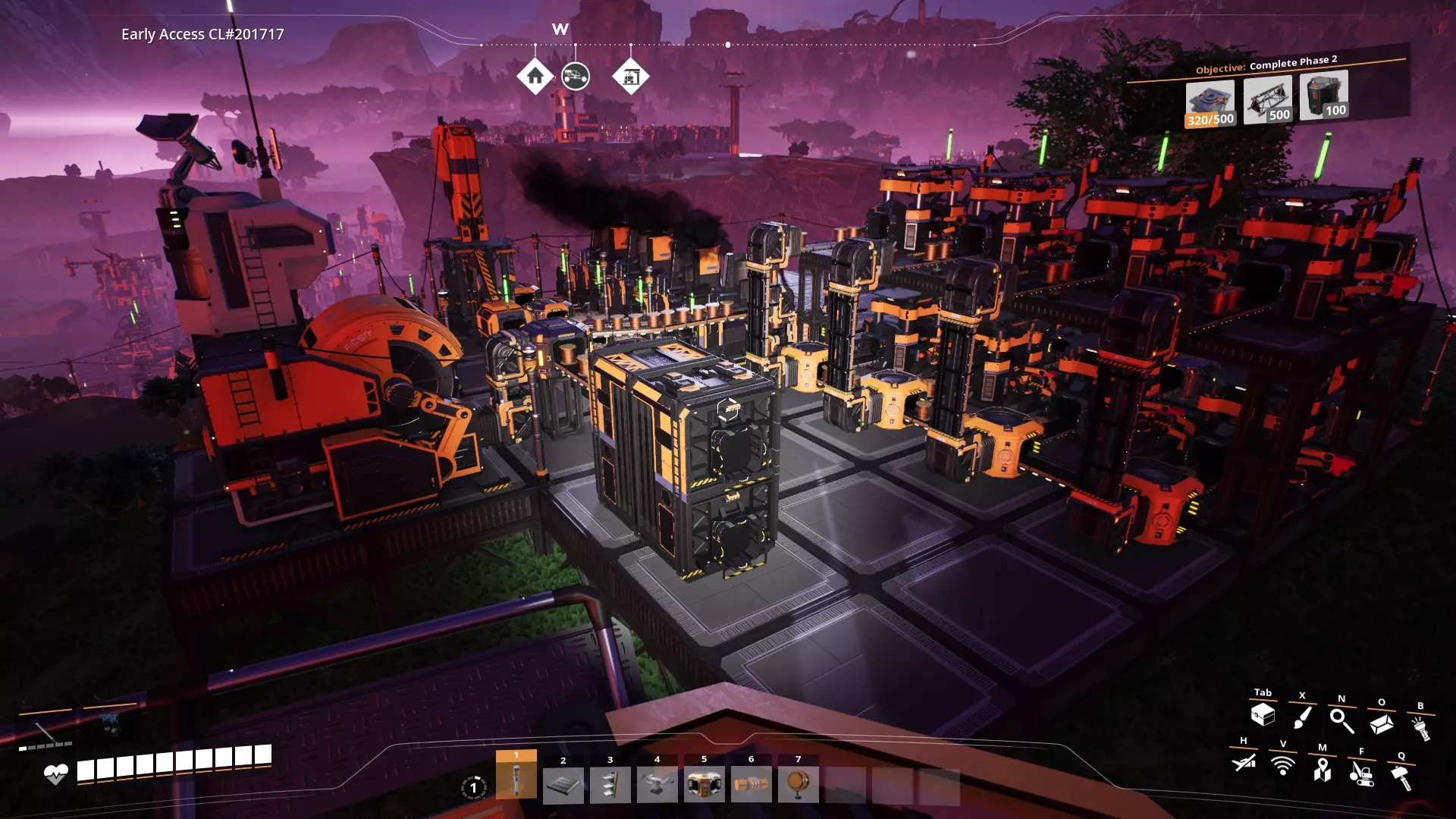Cycle the circular hotbar number indicator
Viewport: 1456px width, 819px height.
coord(473,788)
